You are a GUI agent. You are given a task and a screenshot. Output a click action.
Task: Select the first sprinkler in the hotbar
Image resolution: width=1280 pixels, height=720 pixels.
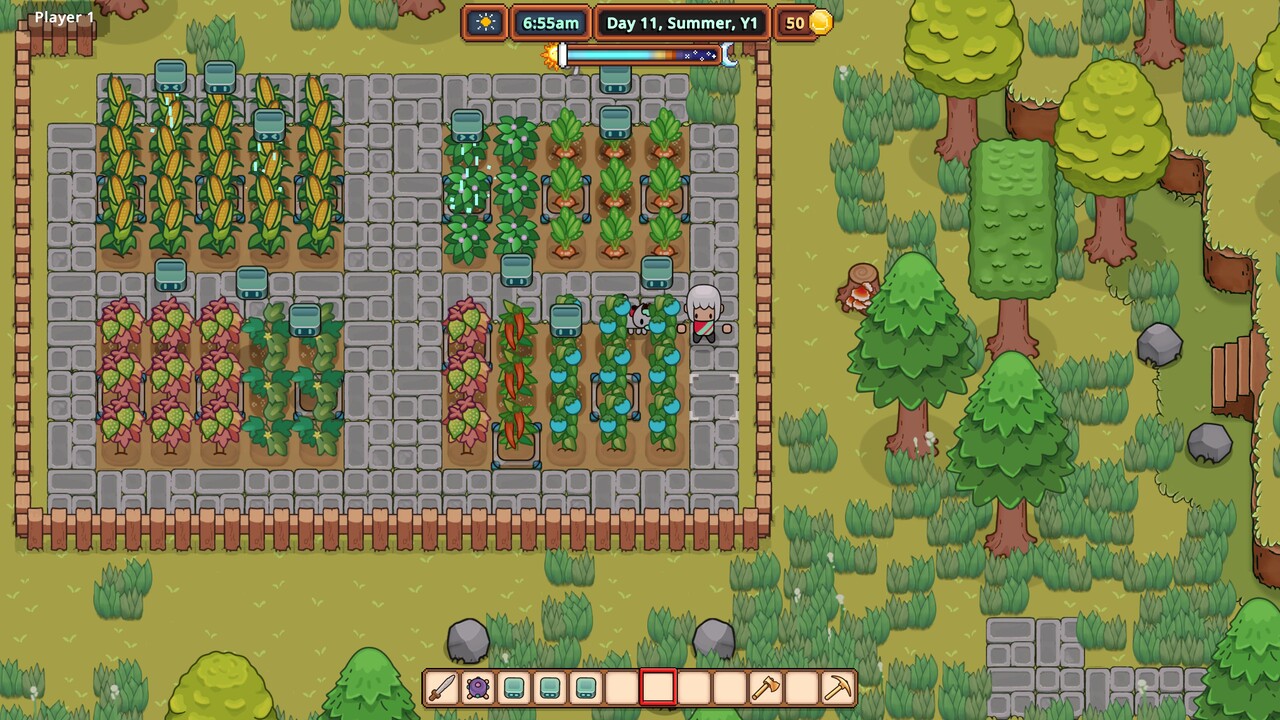(x=513, y=687)
